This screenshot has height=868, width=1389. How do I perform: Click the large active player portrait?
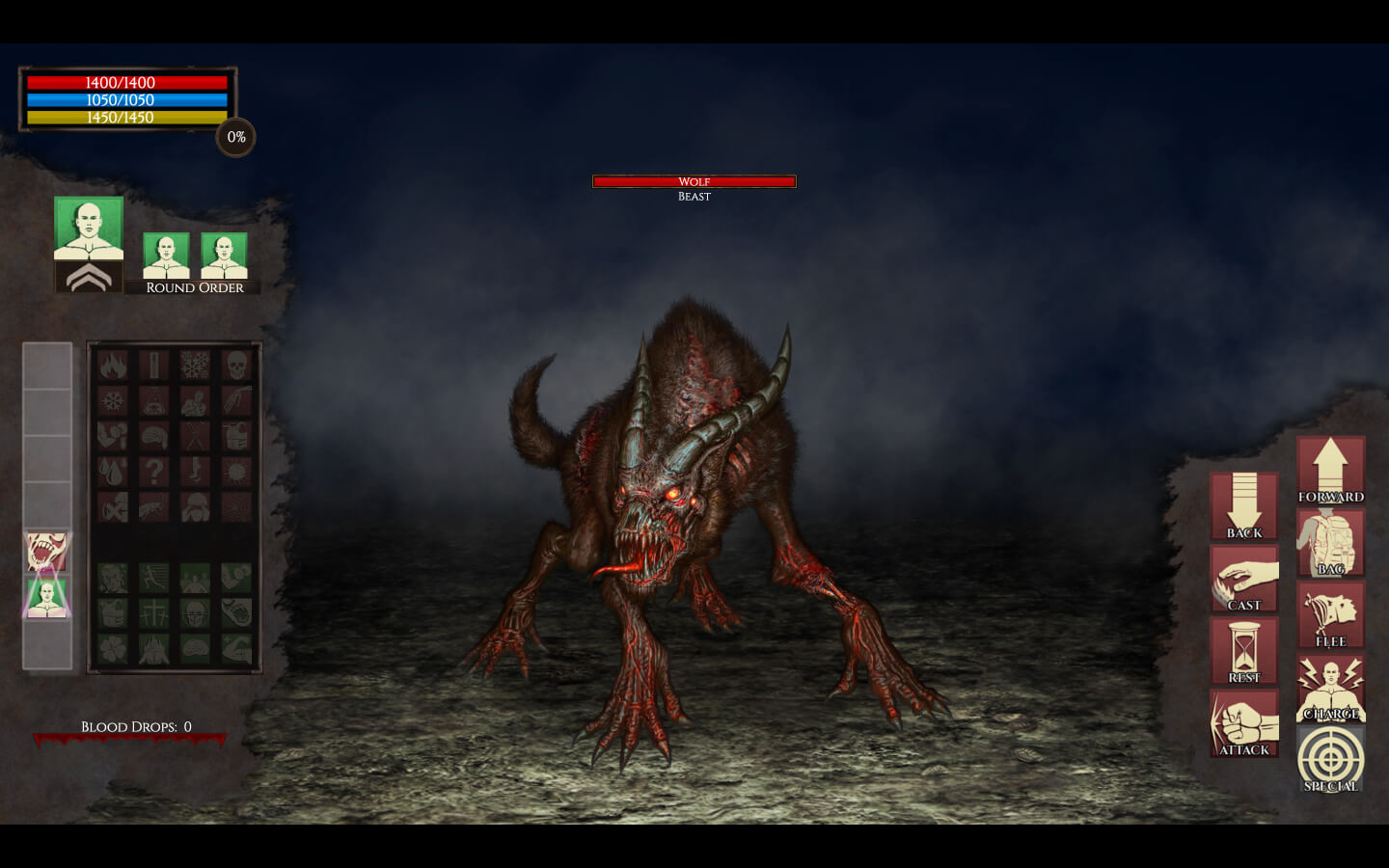(x=89, y=229)
